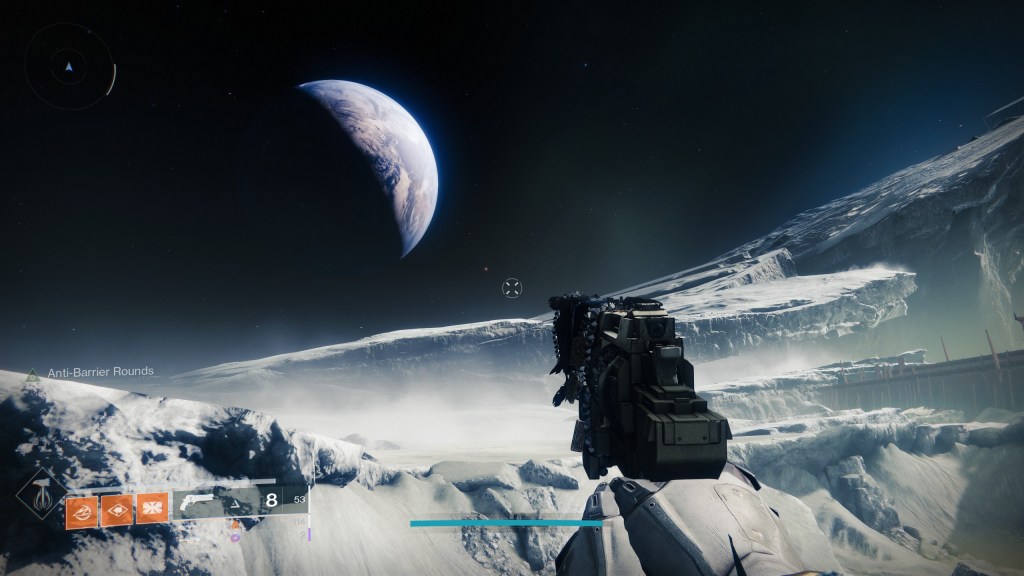1024x576 pixels.
Task: Use the orange diamond melee ability icon
Action: pos(116,509)
